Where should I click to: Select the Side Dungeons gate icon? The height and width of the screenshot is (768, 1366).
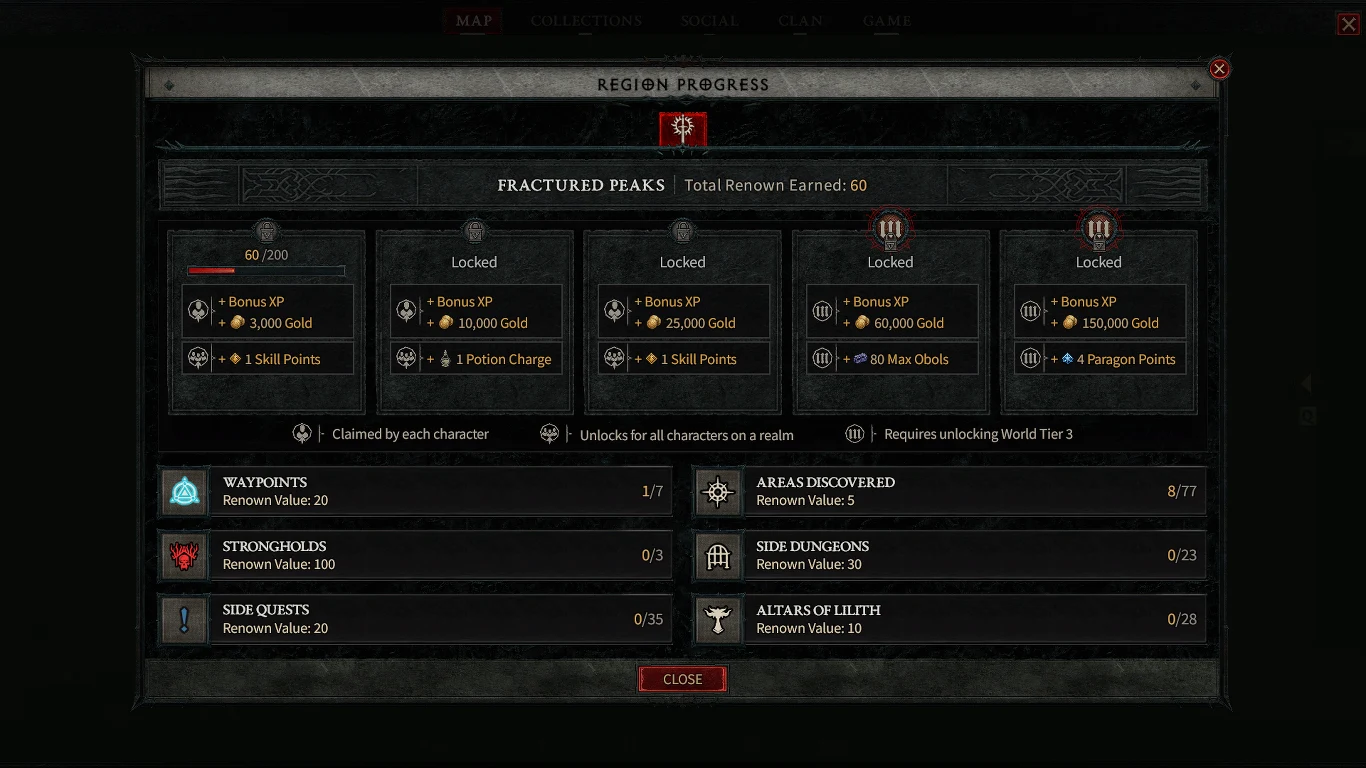718,556
